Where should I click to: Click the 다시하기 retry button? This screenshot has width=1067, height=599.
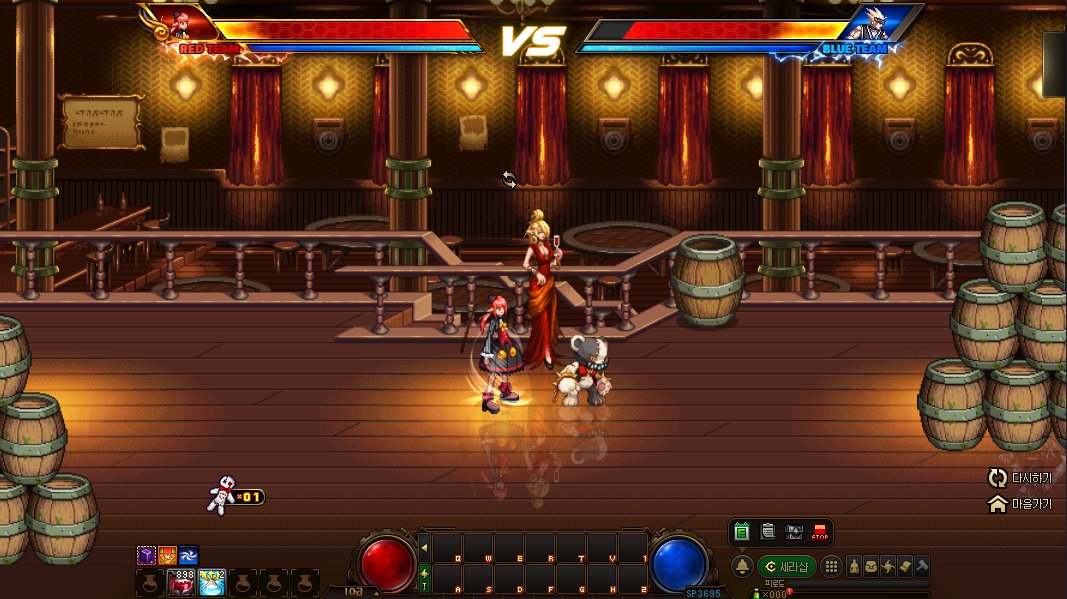point(1019,478)
